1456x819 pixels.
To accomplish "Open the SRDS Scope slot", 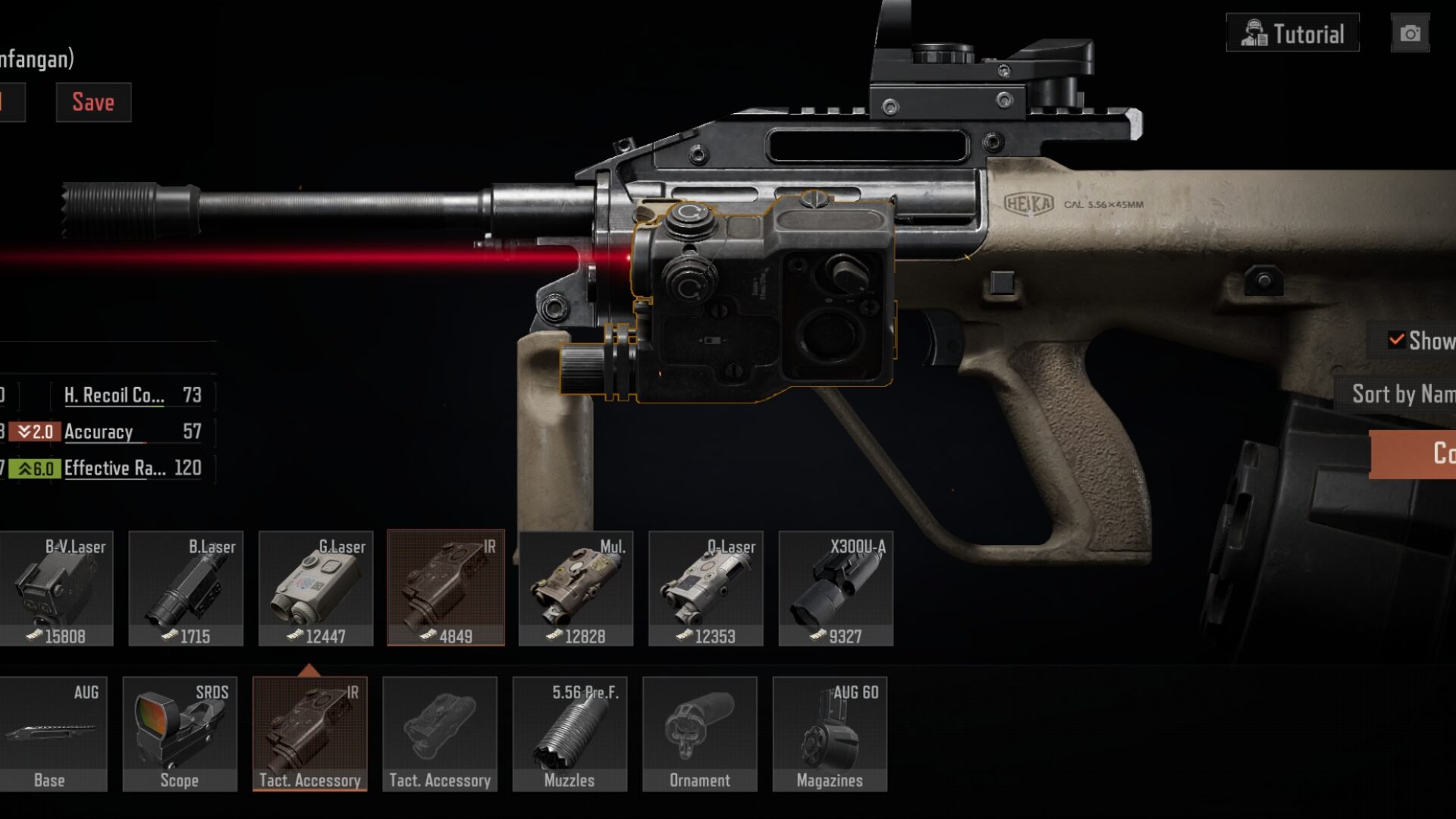I will coord(180,734).
